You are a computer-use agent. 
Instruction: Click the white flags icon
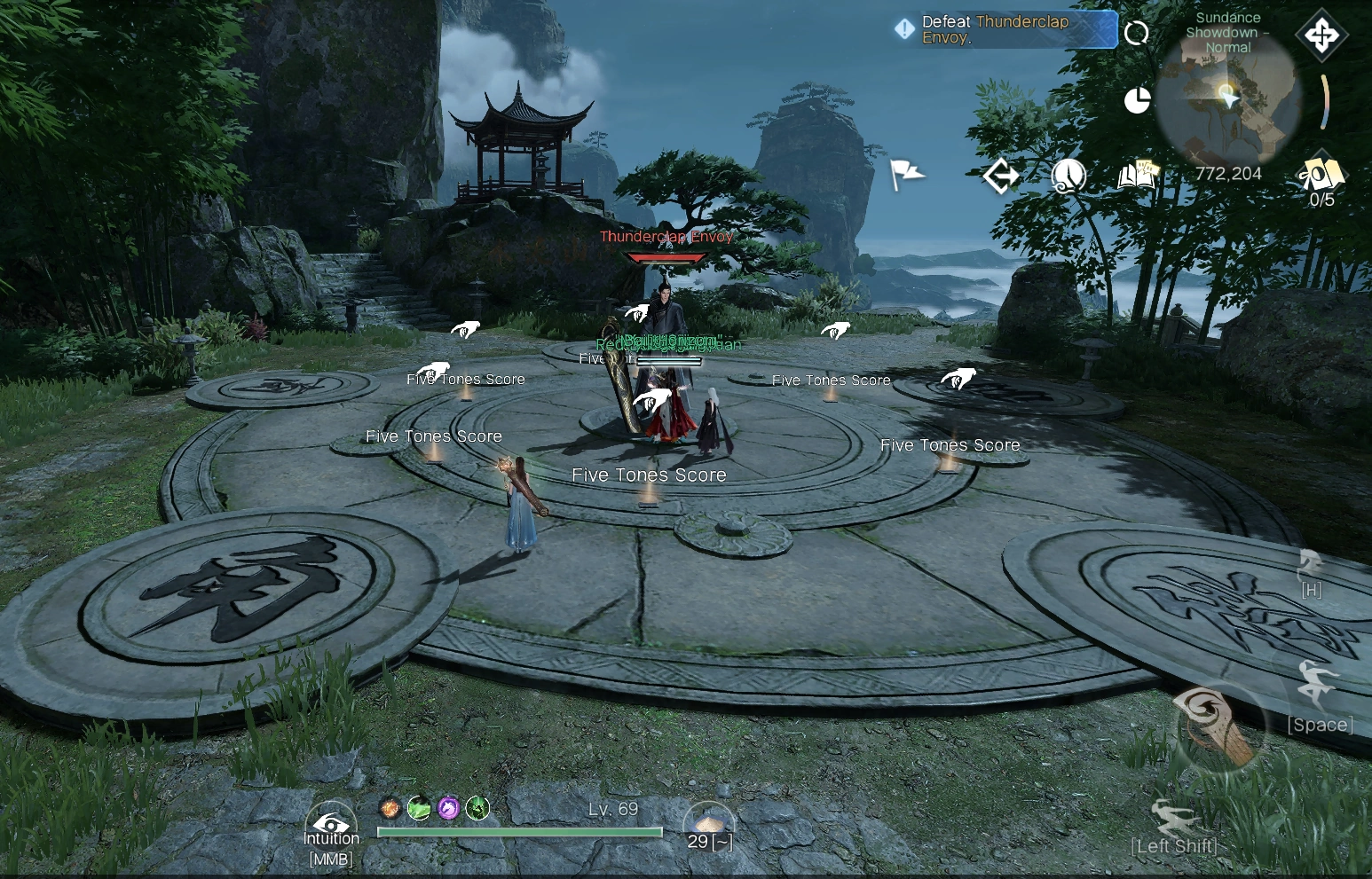click(906, 175)
